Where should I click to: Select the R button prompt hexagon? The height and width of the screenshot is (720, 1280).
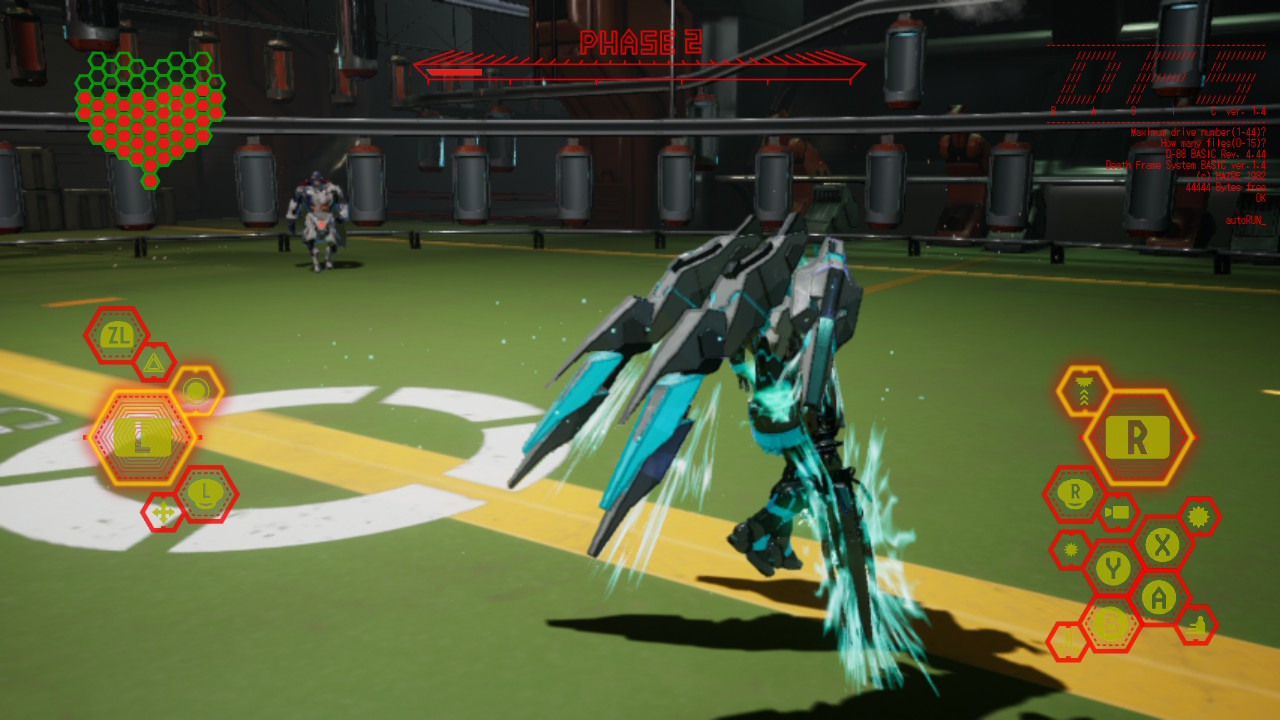click(1136, 435)
